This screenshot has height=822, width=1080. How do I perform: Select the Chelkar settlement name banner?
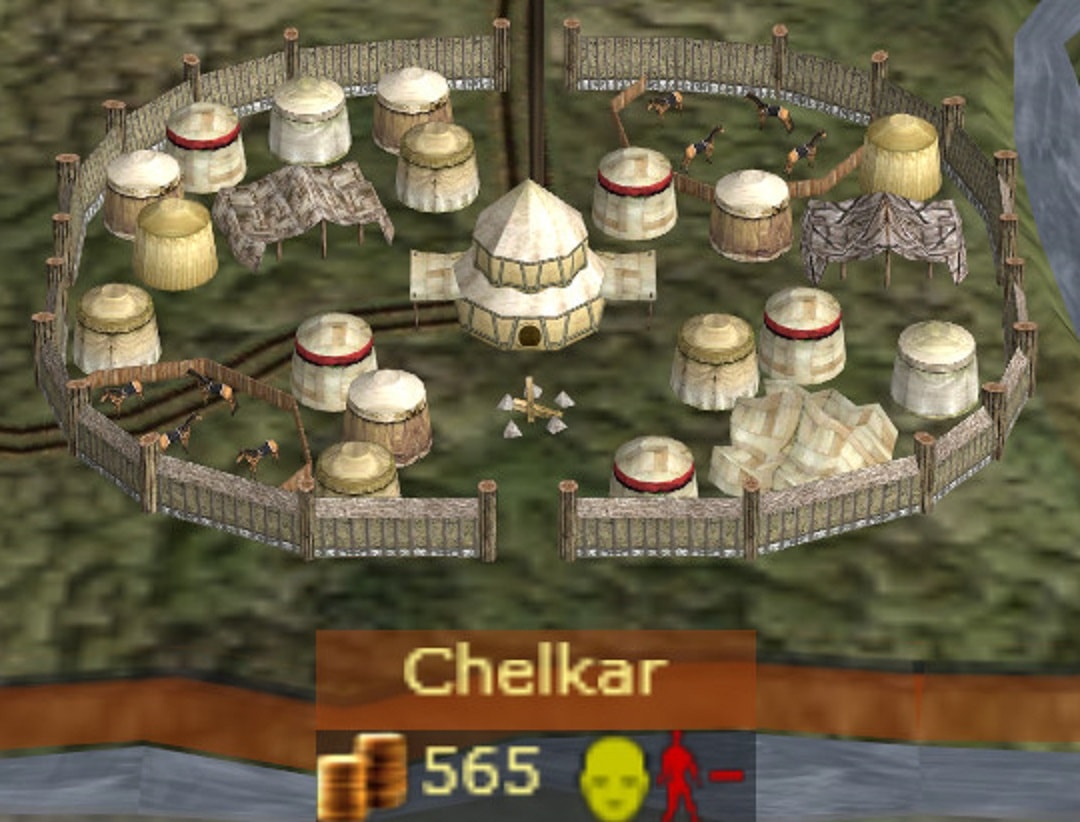(536, 673)
